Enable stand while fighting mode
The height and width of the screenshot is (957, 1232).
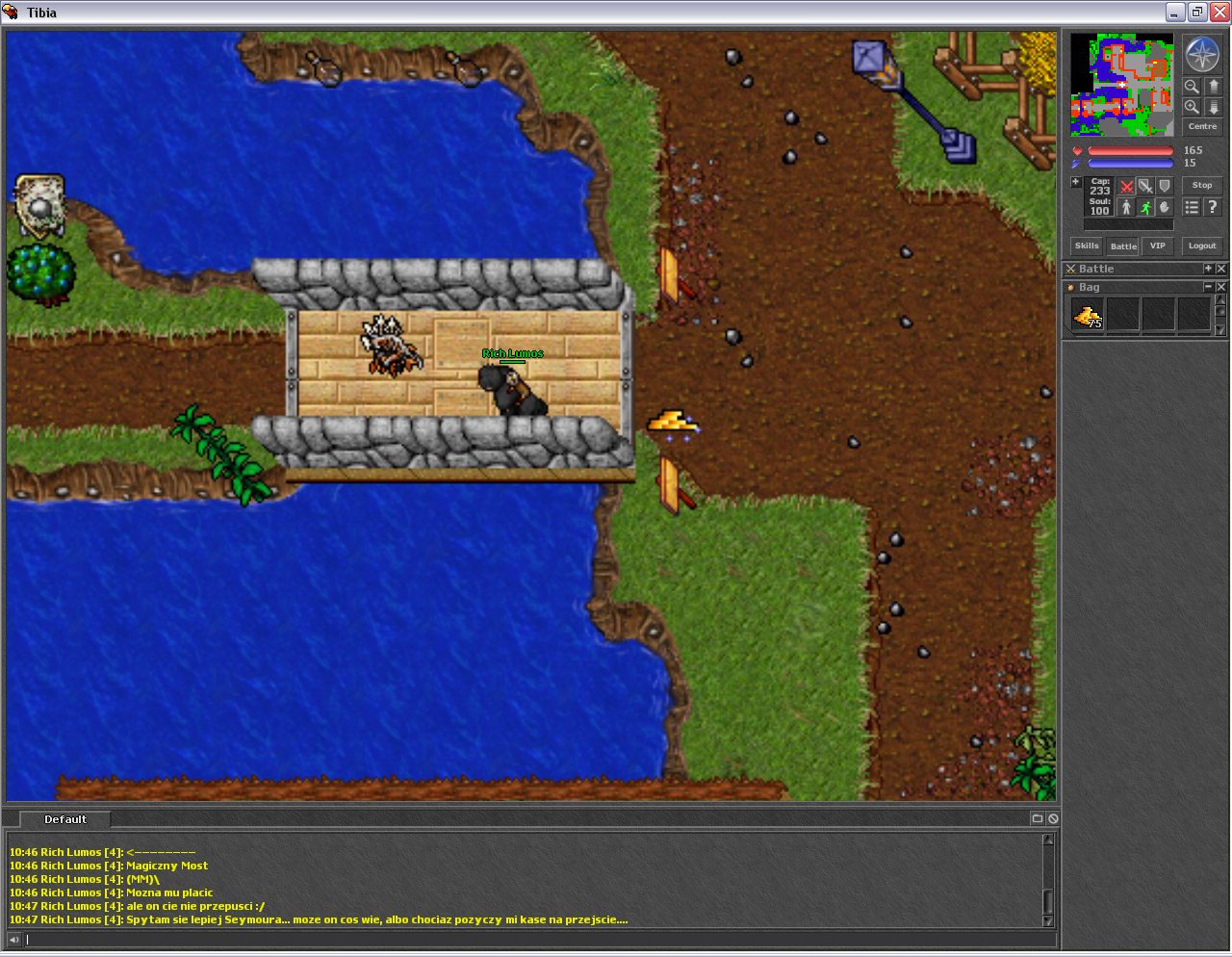click(x=1126, y=206)
